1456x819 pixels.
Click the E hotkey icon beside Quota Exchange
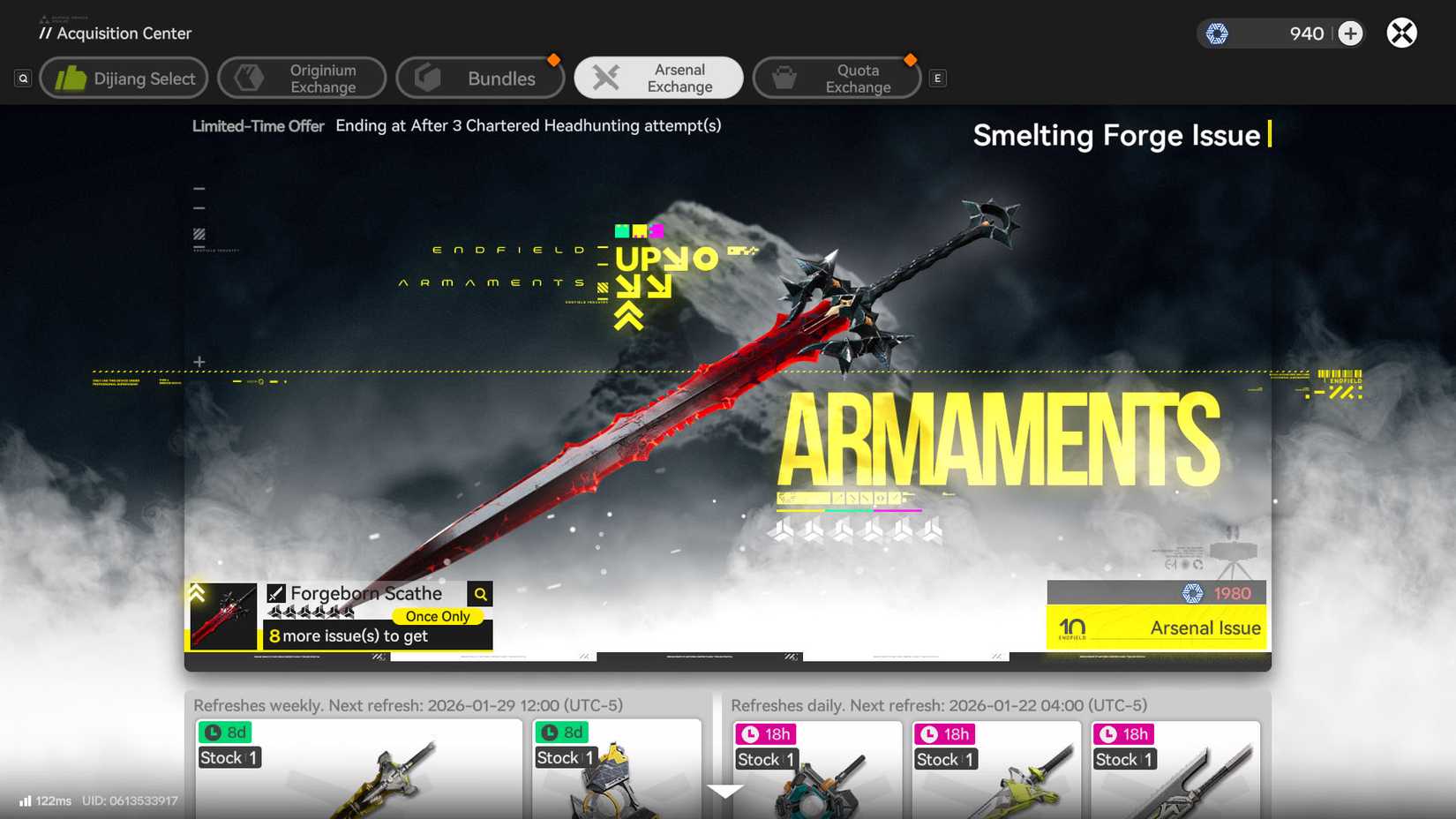coord(937,78)
